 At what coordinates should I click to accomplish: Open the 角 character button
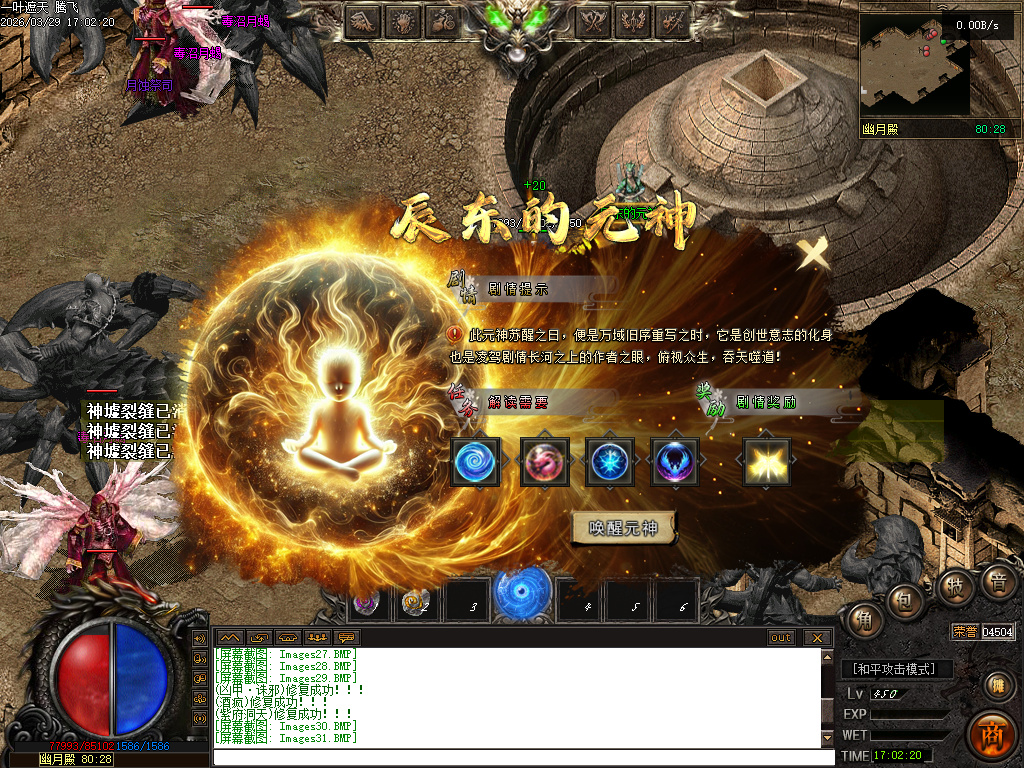click(862, 620)
